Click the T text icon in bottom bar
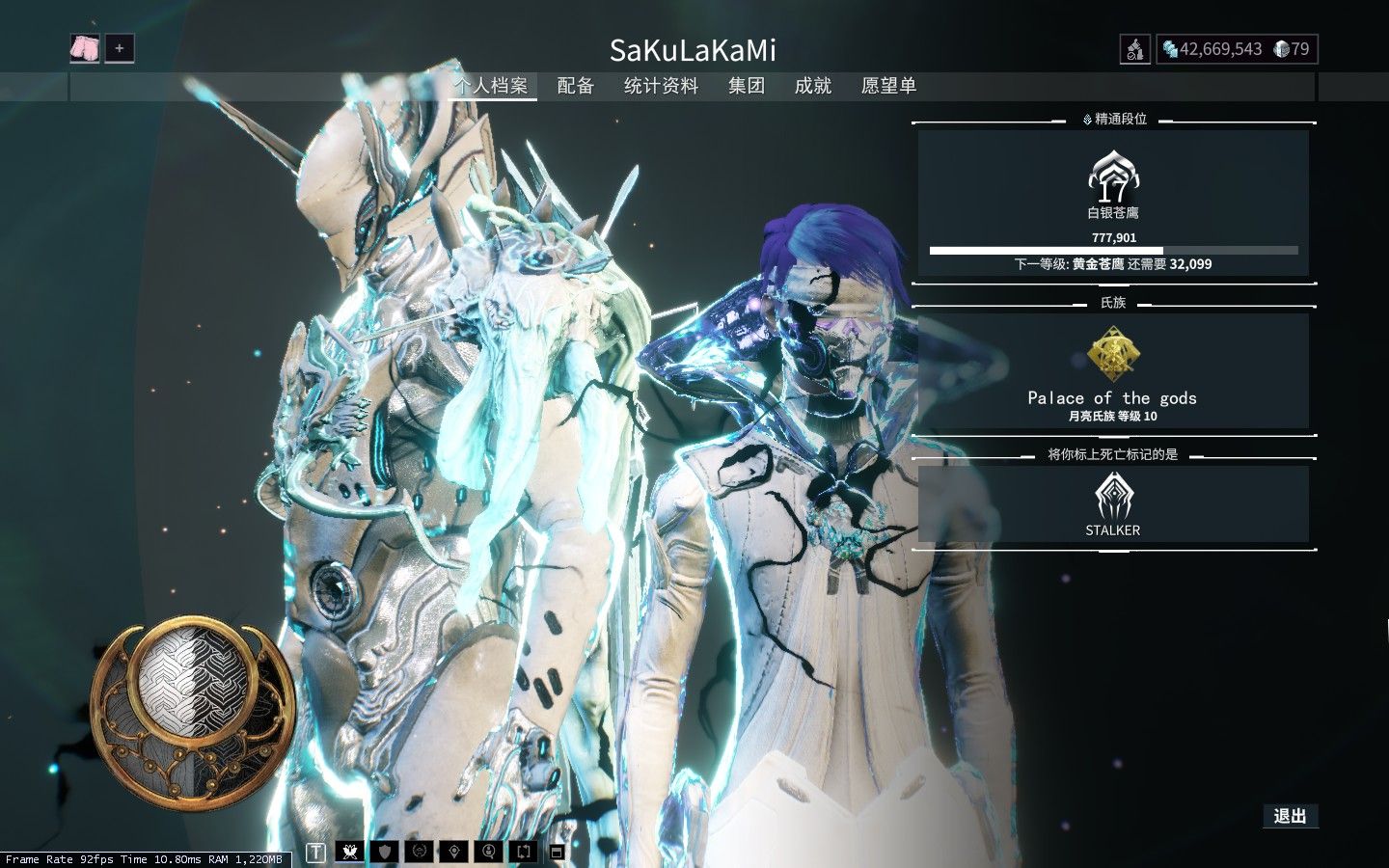This screenshot has height=868, width=1389. pos(315,852)
